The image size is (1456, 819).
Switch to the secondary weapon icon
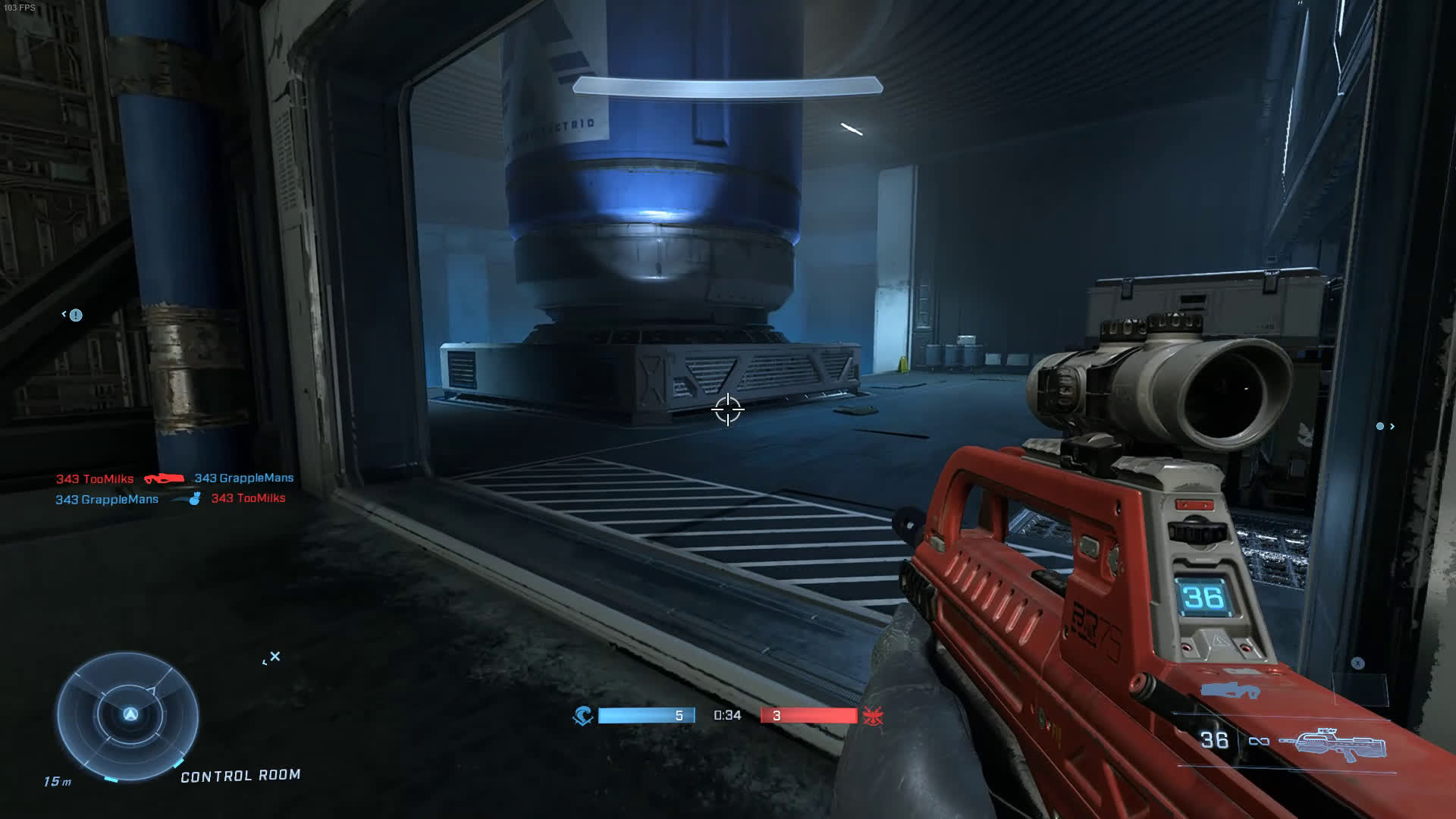[x=1230, y=690]
